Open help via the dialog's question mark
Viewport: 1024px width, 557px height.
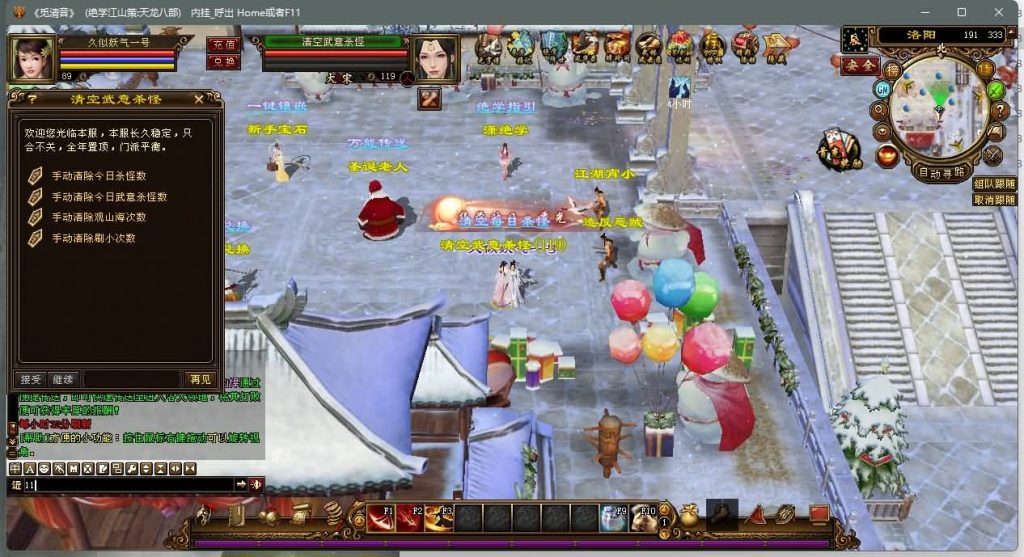[33, 99]
